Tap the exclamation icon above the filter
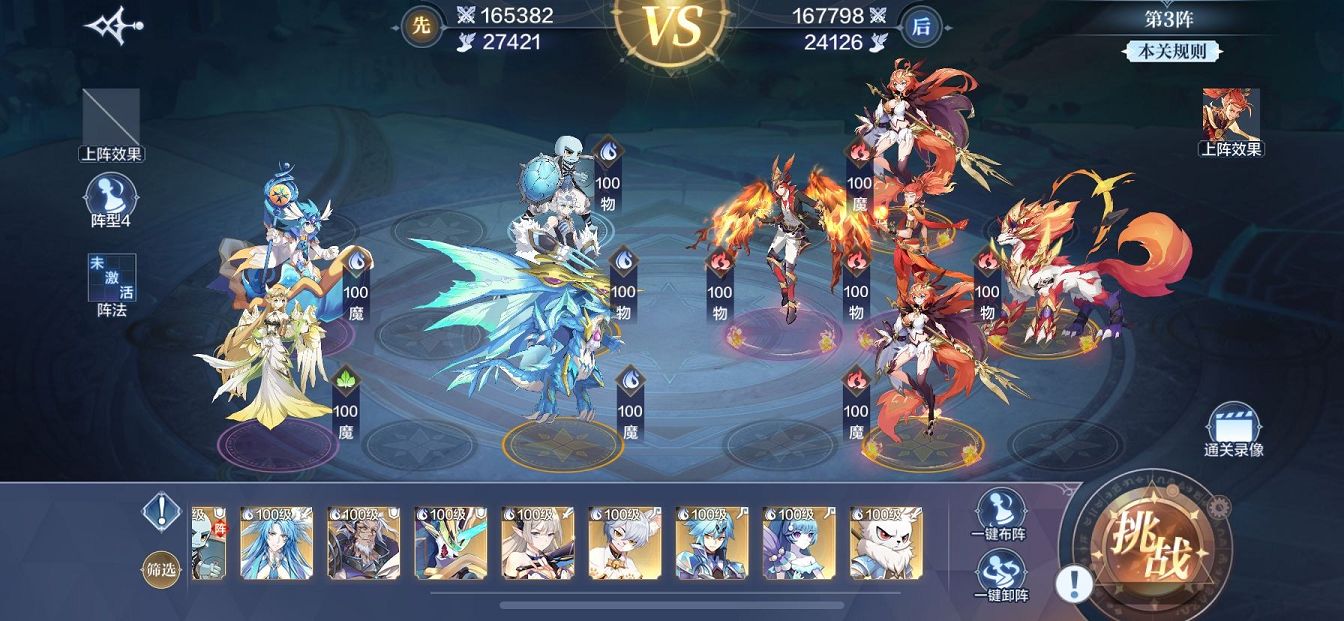Screen dimensions: 1344x621 click(161, 511)
